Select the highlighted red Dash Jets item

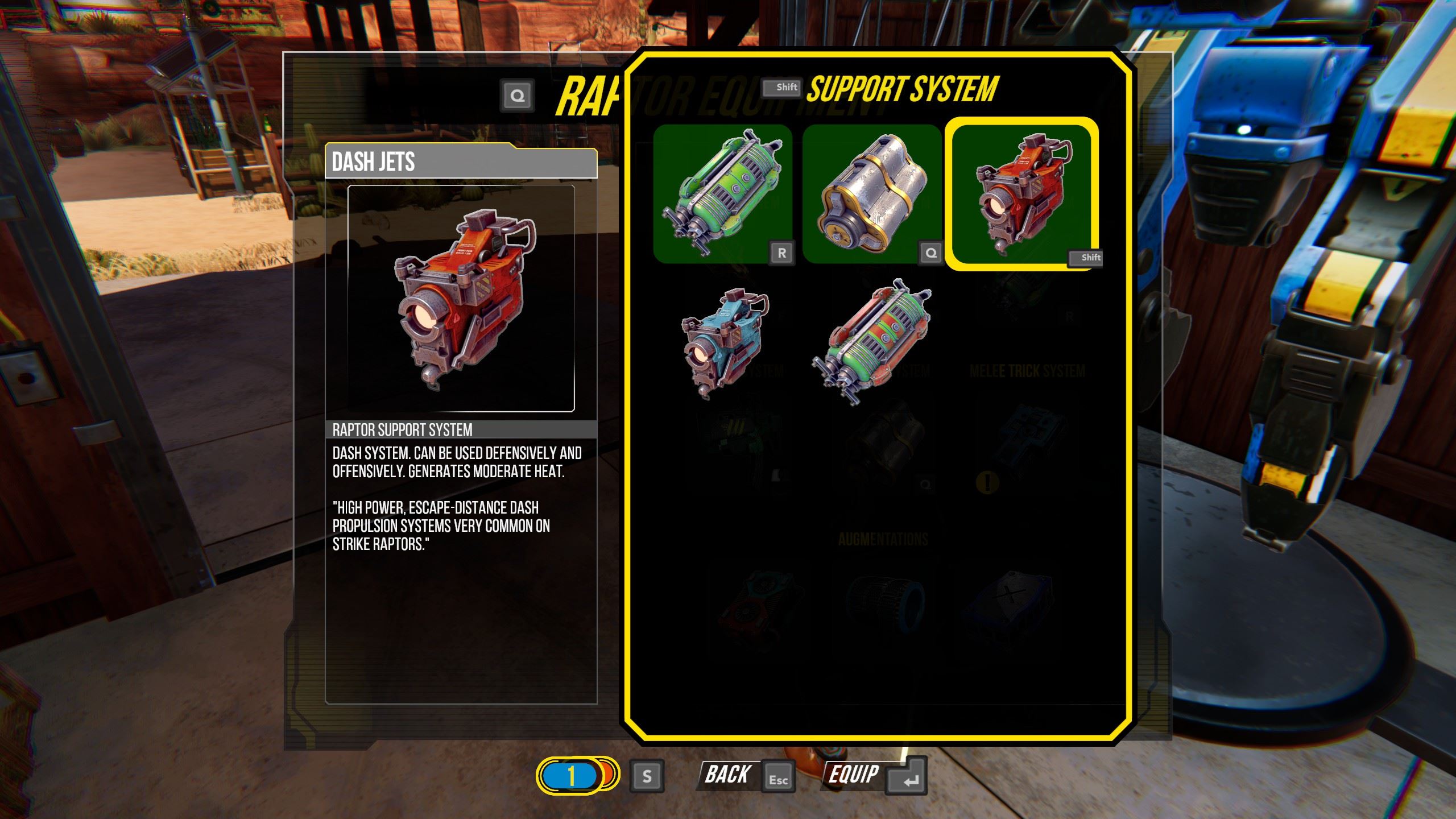click(x=1021, y=193)
